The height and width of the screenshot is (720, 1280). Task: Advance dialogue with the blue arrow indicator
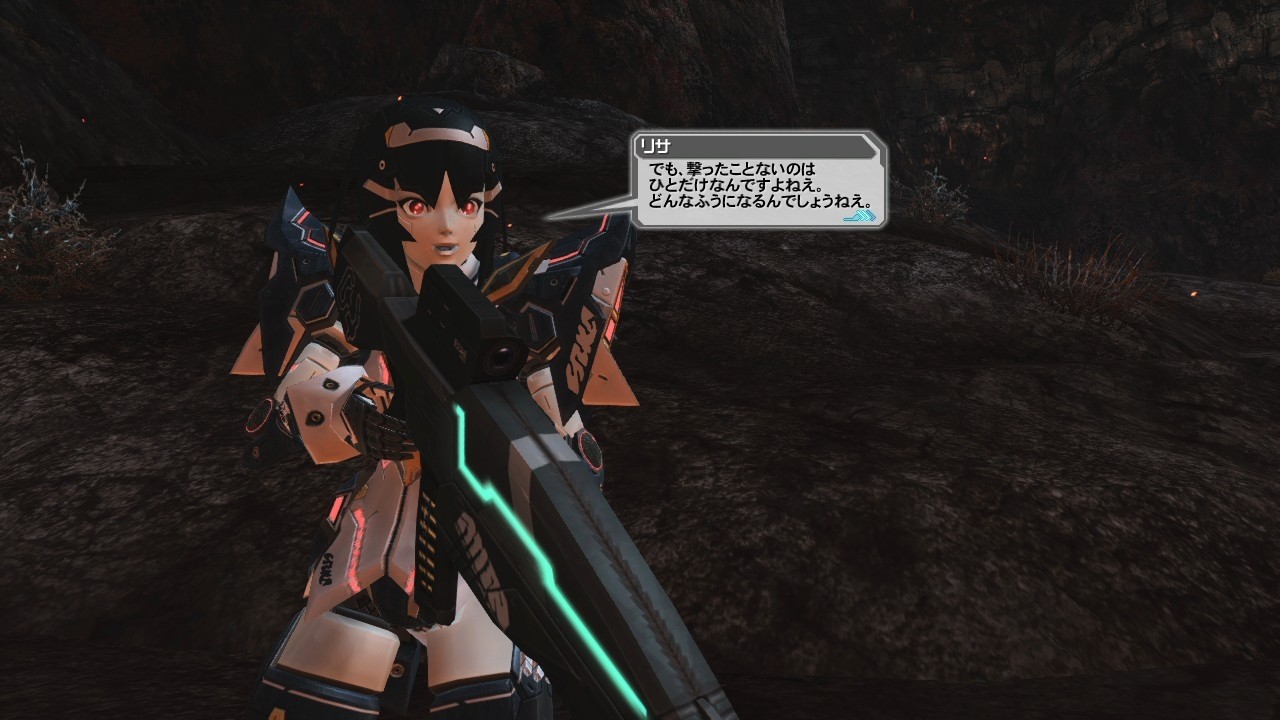859,215
